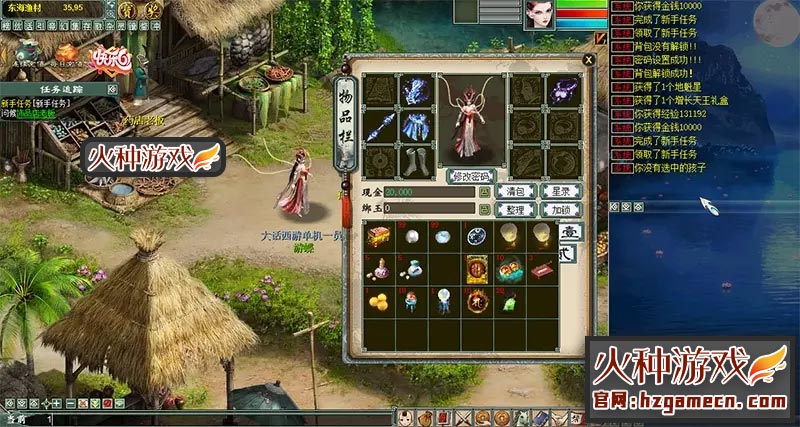Select the equipped staff weapon slot
Screen dimensions: 800x427
tap(379, 126)
